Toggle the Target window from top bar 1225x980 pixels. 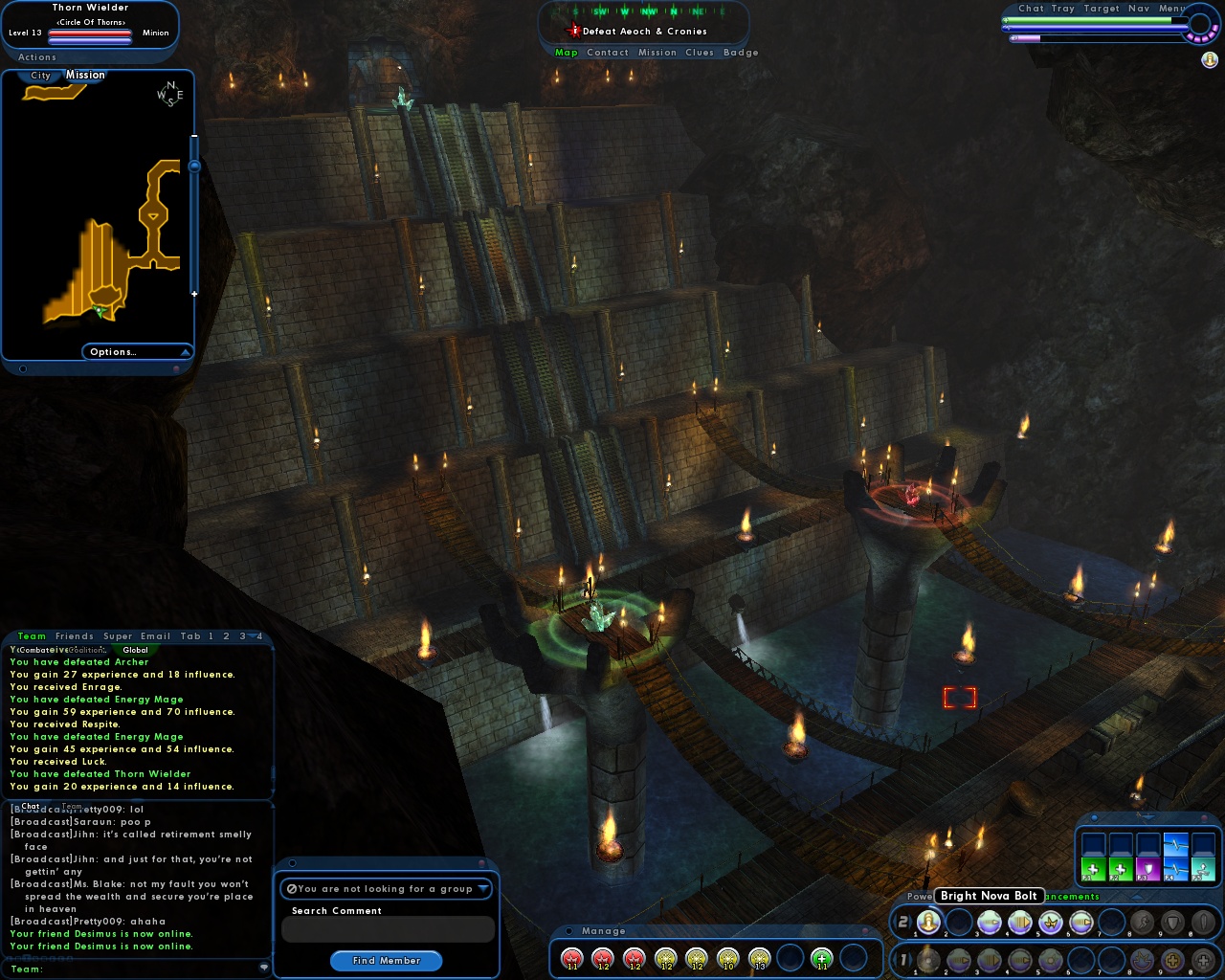pyautogui.click(x=1102, y=9)
